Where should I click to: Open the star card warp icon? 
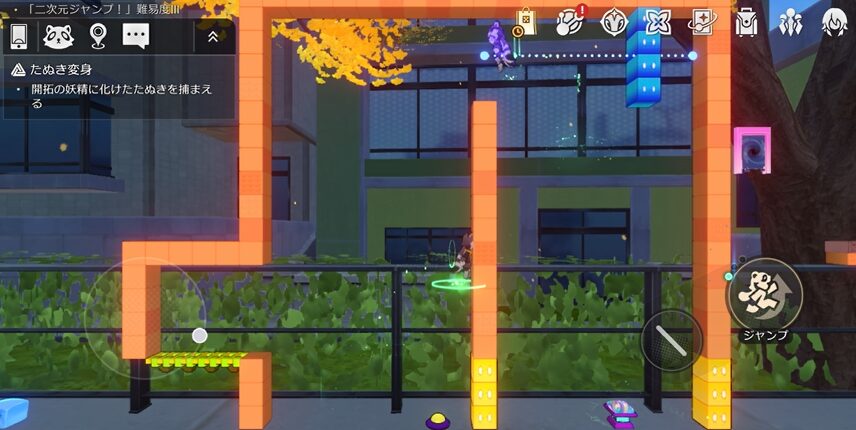tap(701, 21)
